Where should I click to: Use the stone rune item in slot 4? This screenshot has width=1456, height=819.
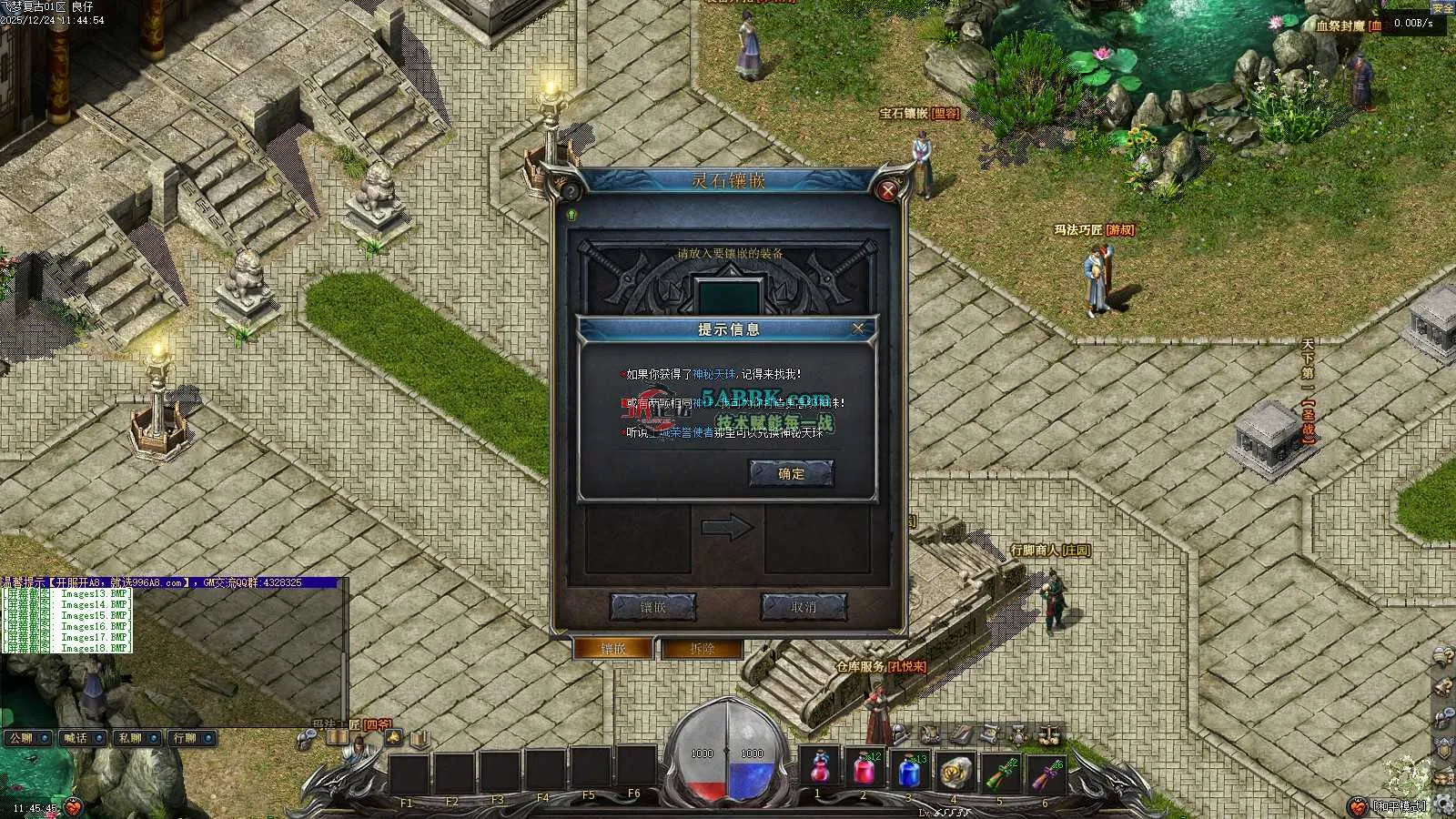[x=955, y=770]
